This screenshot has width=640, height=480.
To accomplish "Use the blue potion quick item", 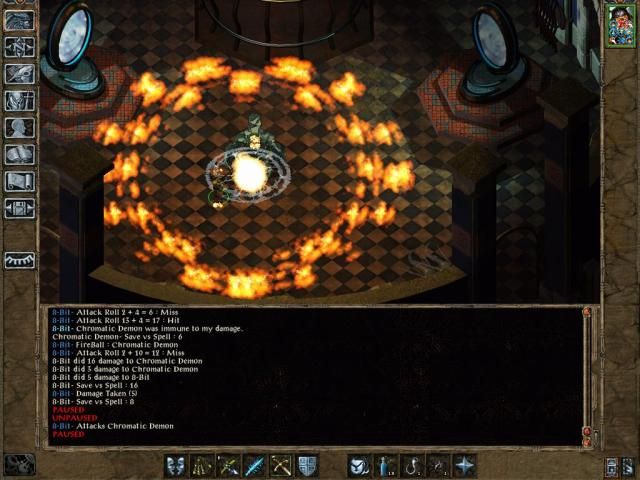I will tap(385, 465).
